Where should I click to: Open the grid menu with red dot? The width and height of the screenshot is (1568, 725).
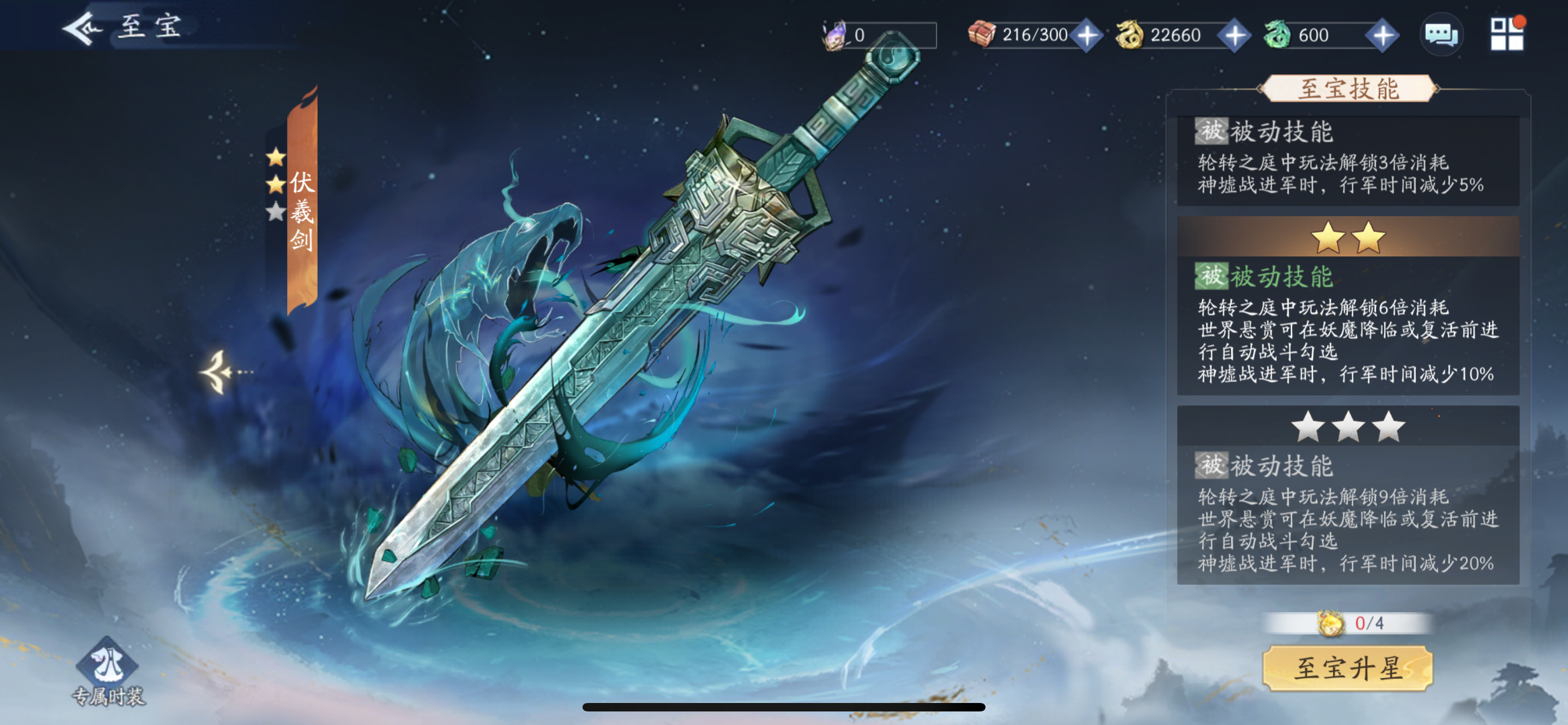[x=1506, y=34]
